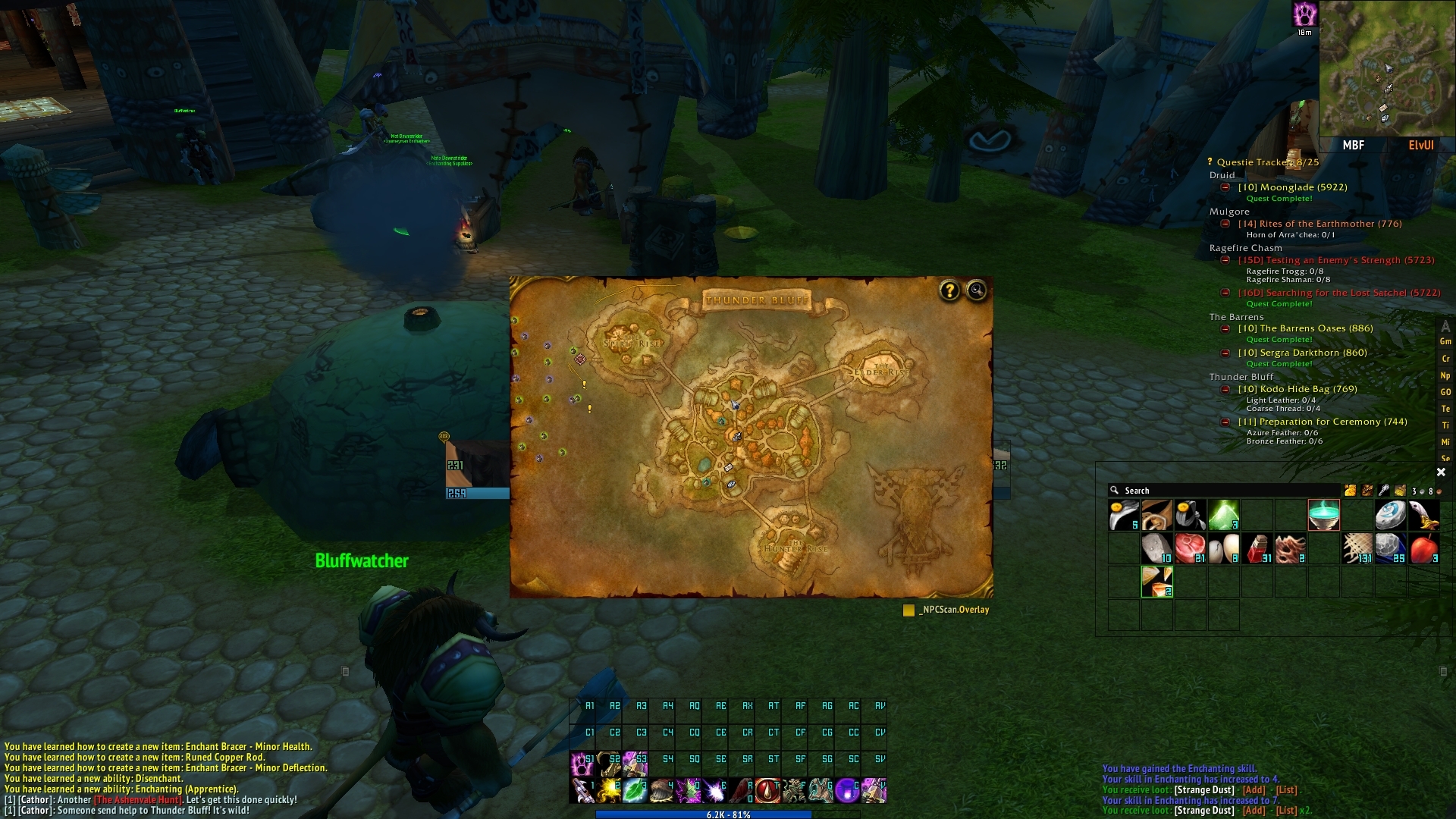Open the ElvUI panel button
1456x819 pixels.
tap(1420, 146)
